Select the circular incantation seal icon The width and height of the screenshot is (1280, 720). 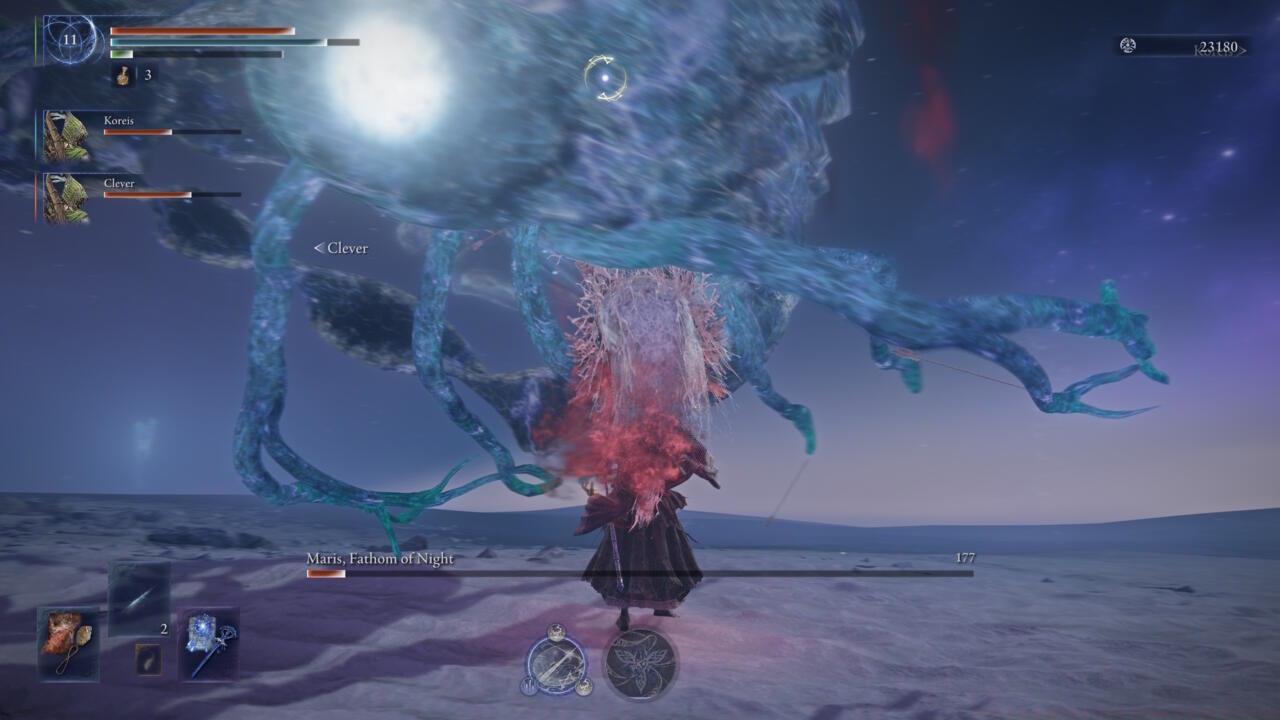pyautogui.click(x=643, y=665)
